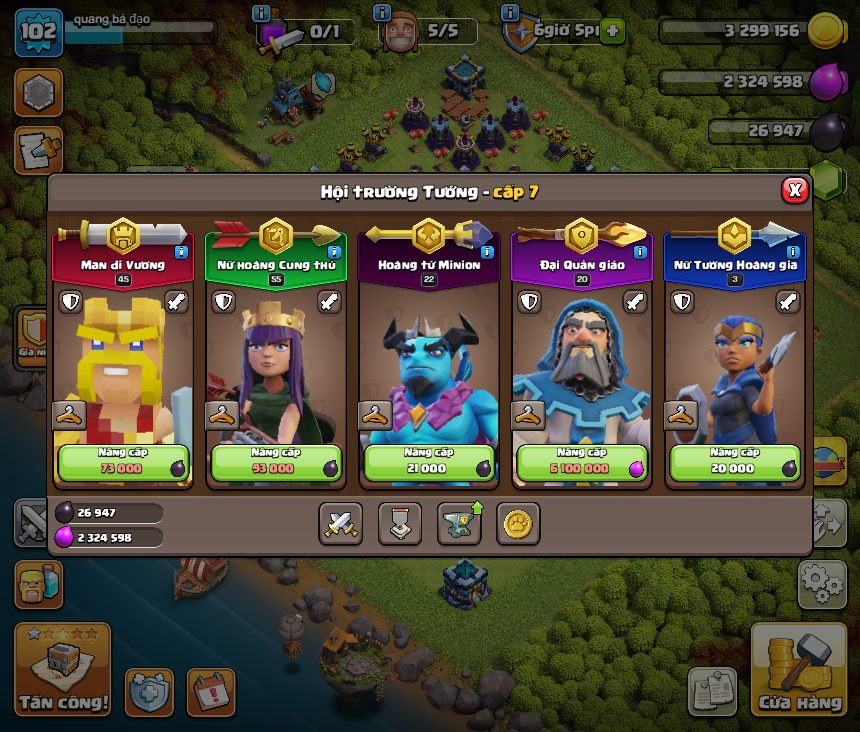This screenshot has width=860, height=732.
Task: Show info for Đại Quản giáo
Action: [x=641, y=252]
